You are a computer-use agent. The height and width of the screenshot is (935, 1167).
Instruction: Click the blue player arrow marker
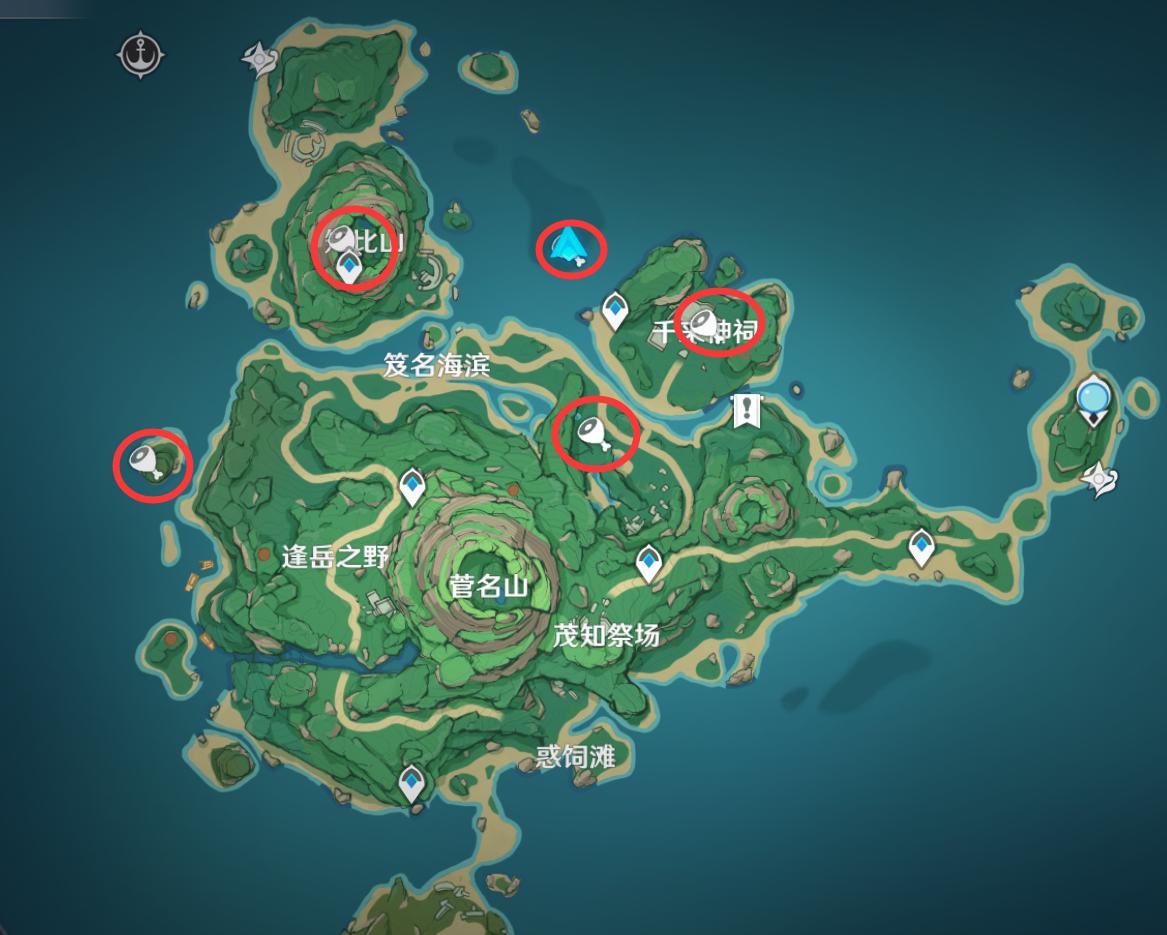(568, 246)
